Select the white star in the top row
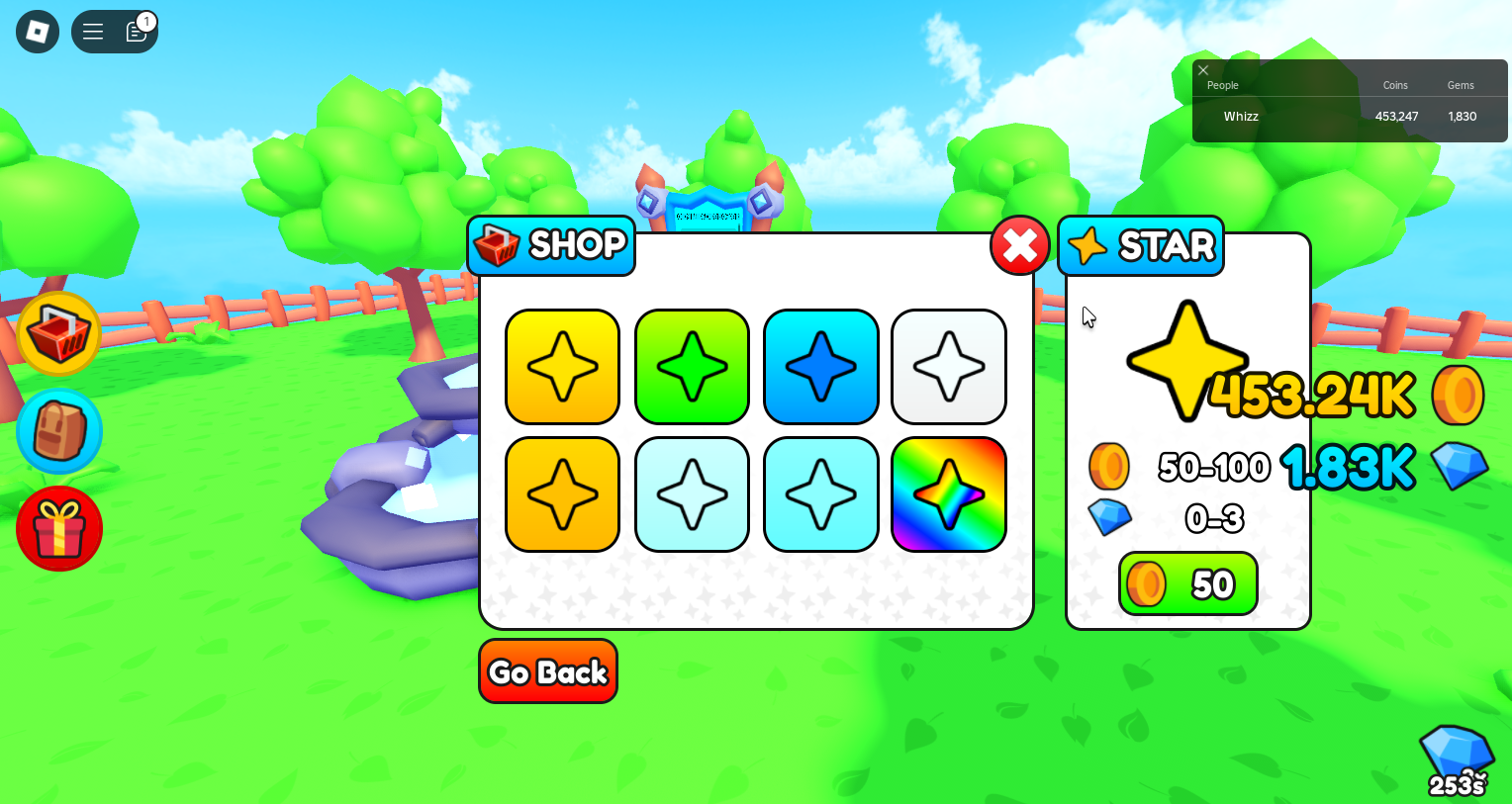1512x804 pixels. tap(948, 366)
